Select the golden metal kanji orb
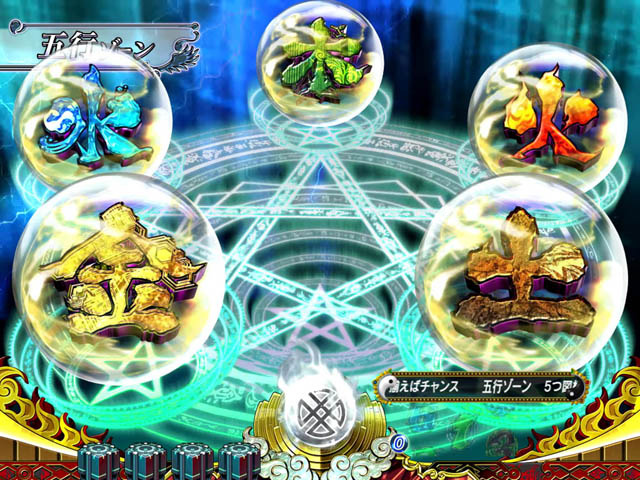This screenshot has height=480, width=640. [x=118, y=277]
